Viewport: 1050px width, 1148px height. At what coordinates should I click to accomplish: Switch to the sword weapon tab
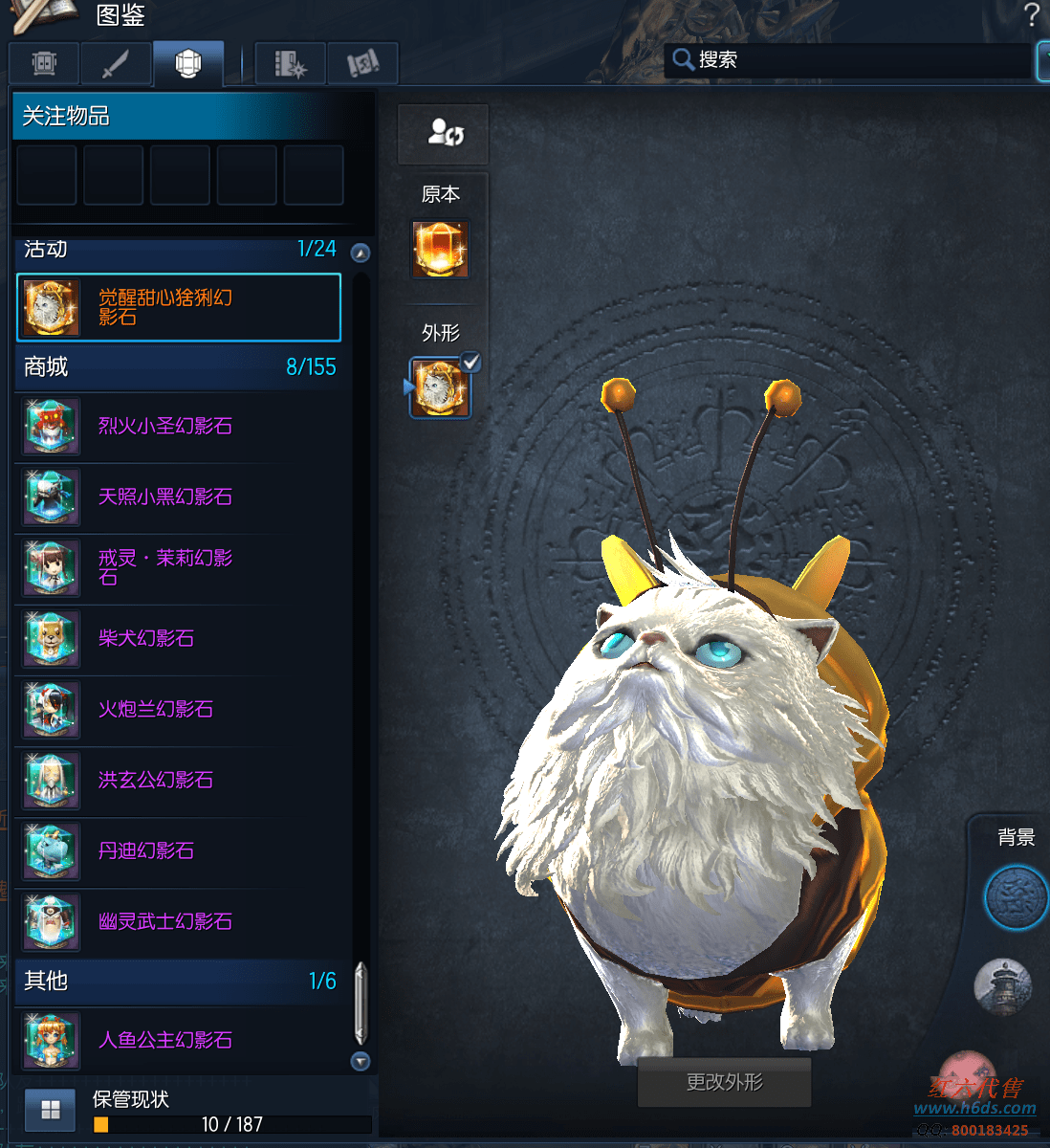tap(116, 64)
